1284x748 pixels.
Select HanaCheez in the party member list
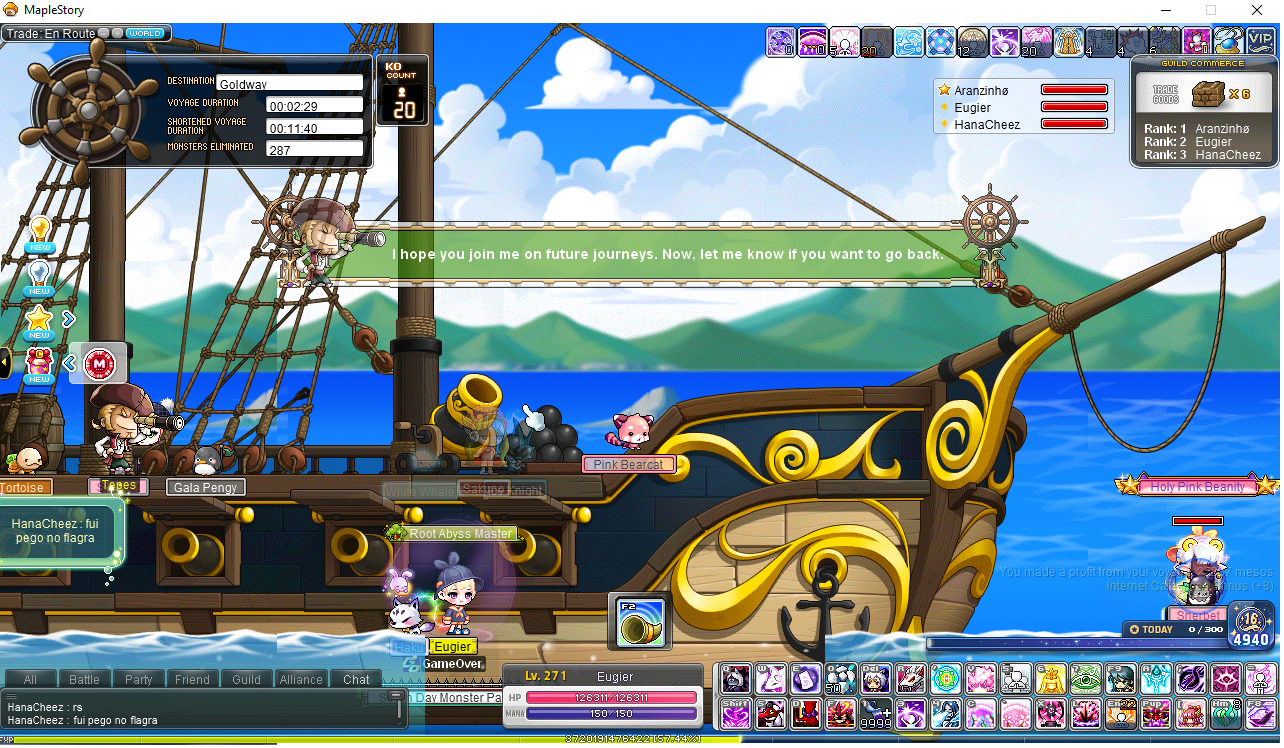[x=991, y=122]
